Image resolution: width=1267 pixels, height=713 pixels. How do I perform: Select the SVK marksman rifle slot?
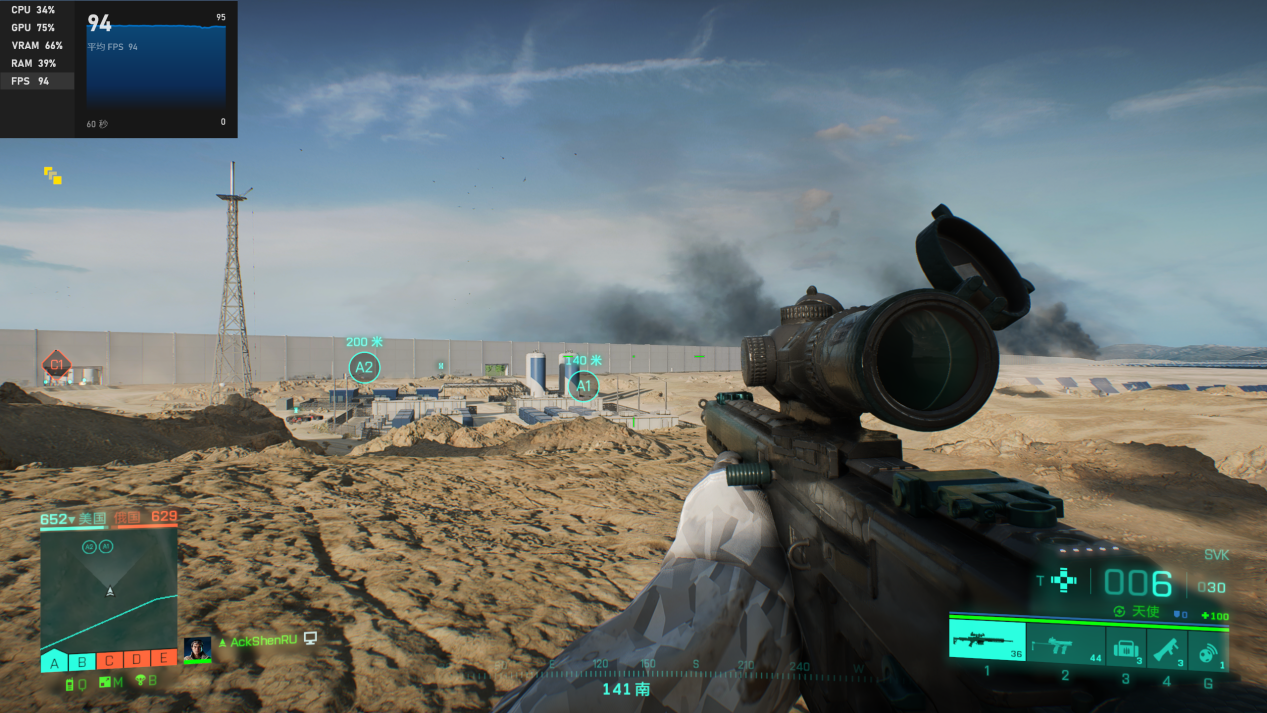tap(987, 641)
